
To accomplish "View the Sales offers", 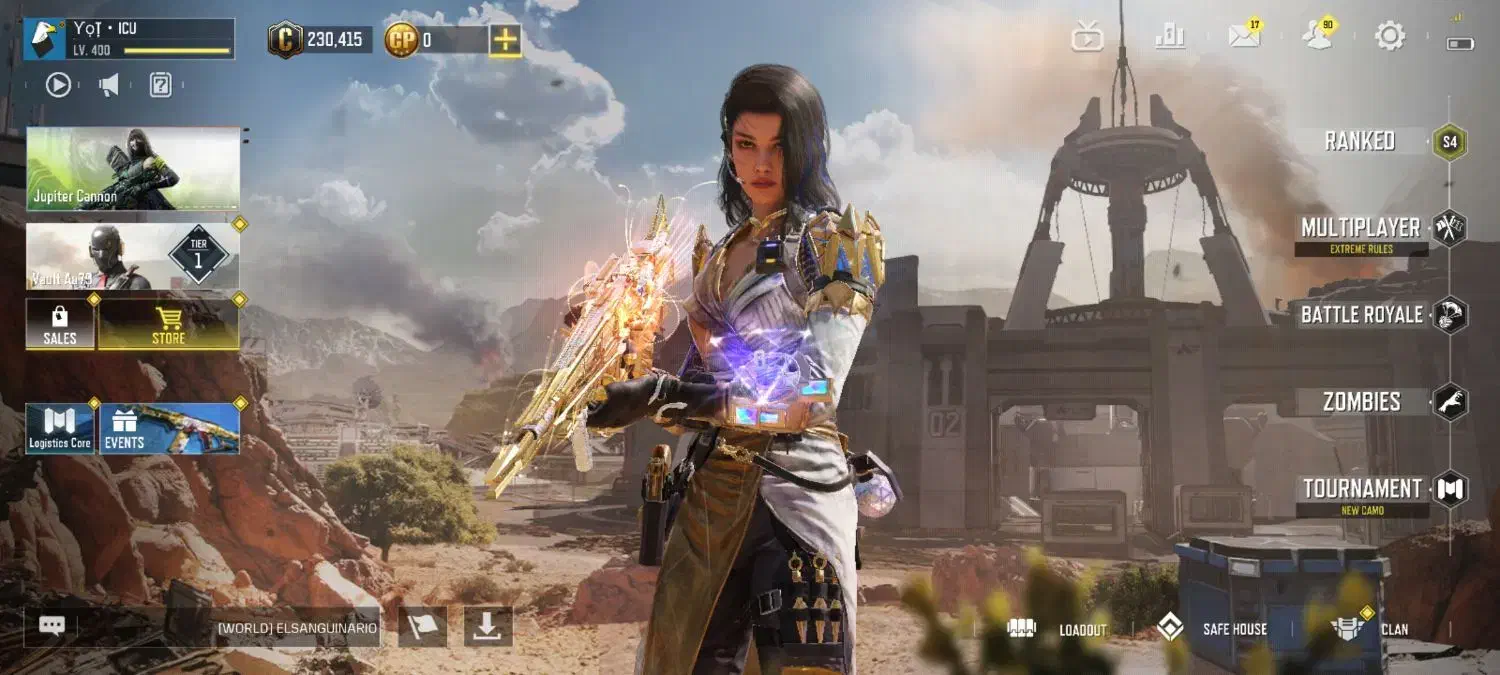I will click(x=60, y=325).
